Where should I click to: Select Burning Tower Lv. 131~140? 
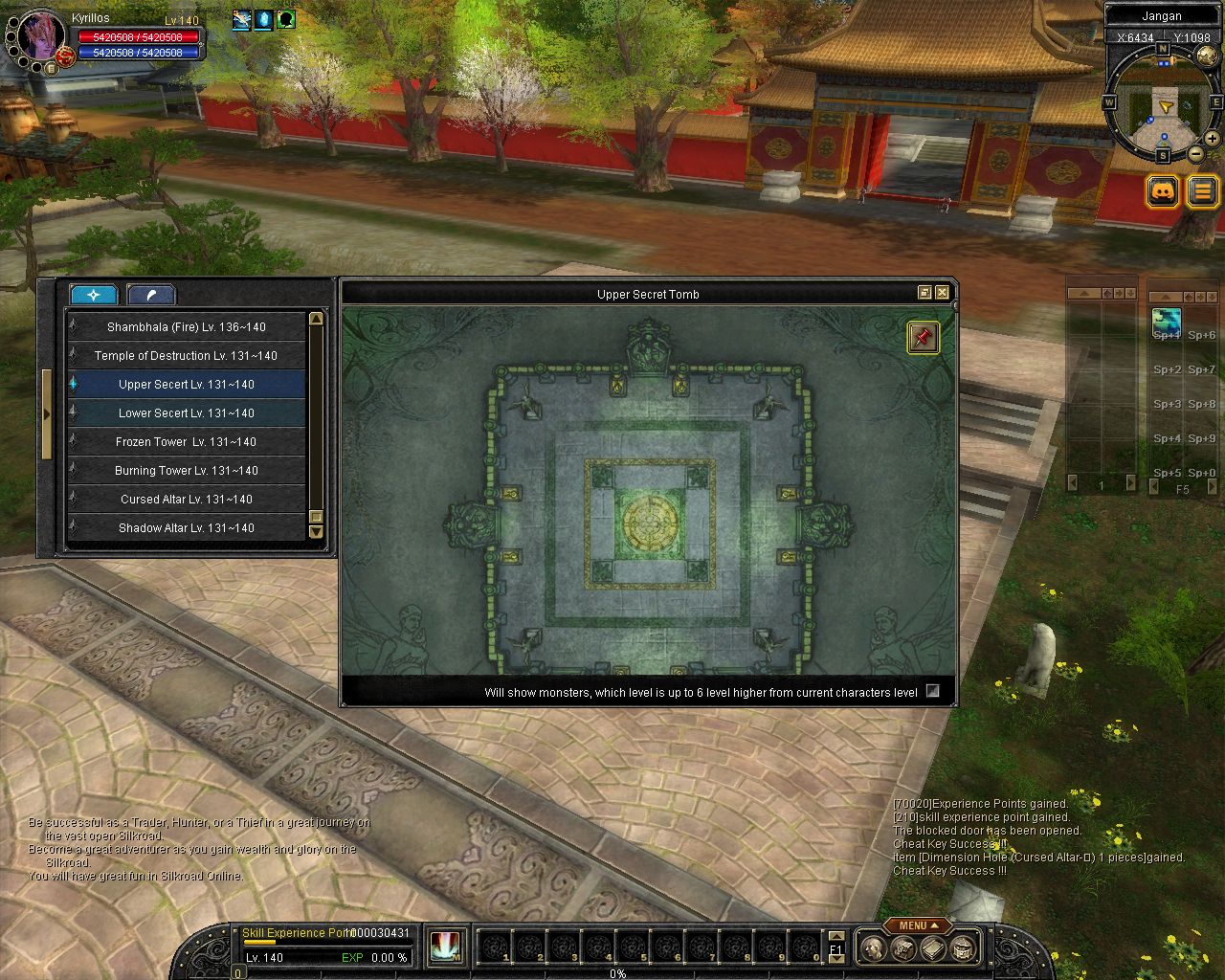point(187,471)
